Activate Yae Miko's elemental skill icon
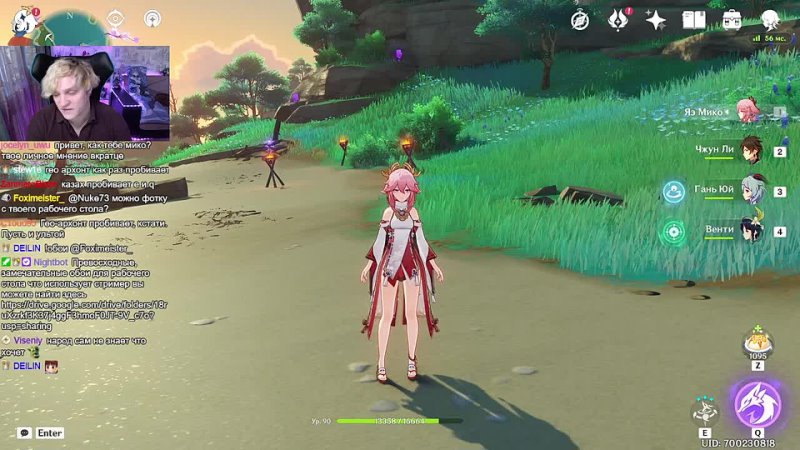Image resolution: width=800 pixels, height=450 pixels. click(x=706, y=410)
